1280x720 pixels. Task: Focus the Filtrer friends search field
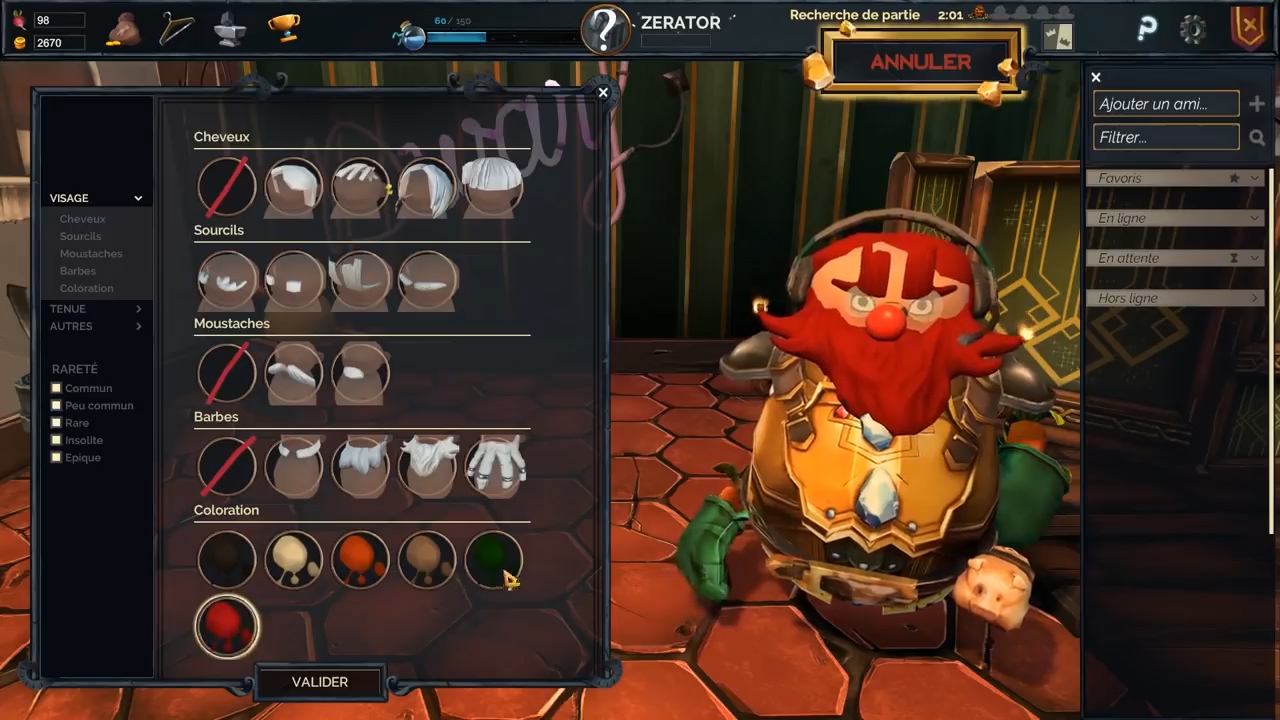1166,137
